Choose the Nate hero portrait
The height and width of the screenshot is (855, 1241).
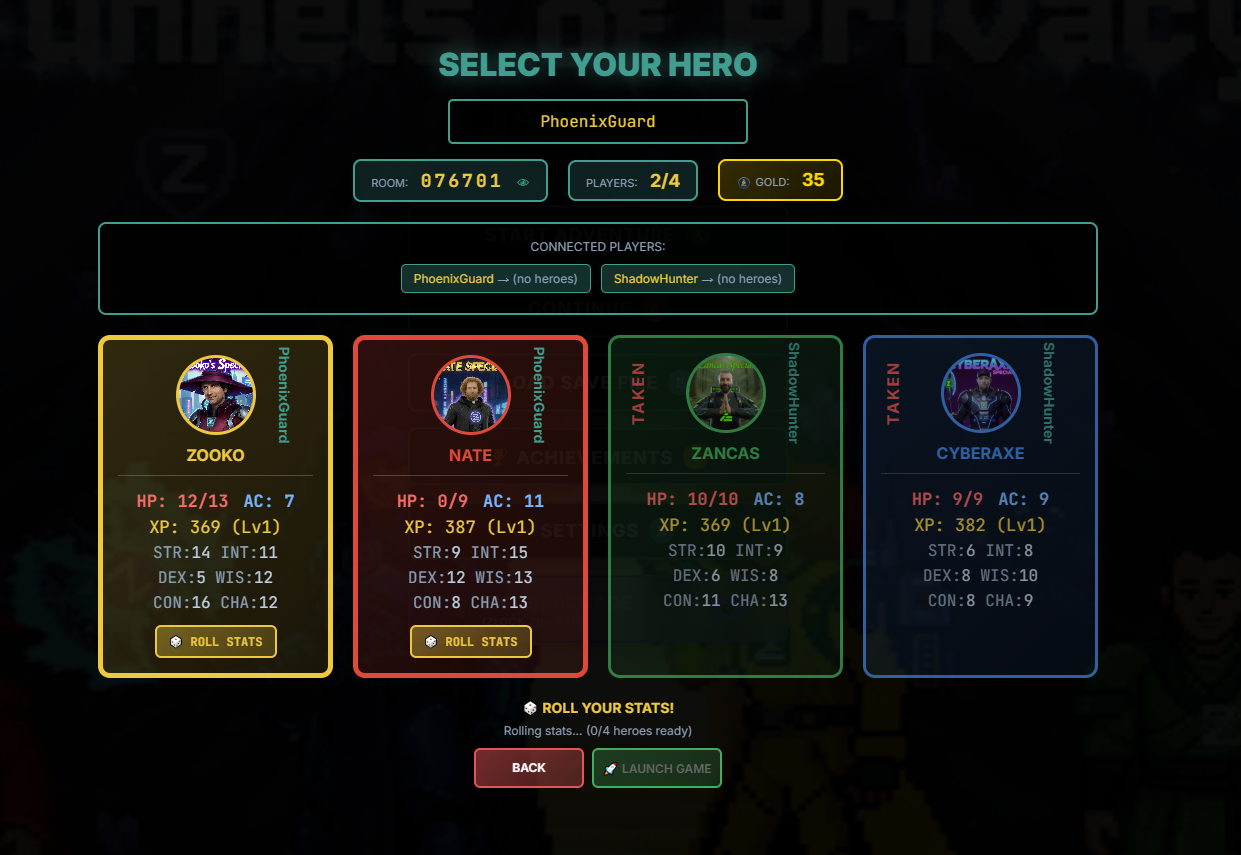471,395
